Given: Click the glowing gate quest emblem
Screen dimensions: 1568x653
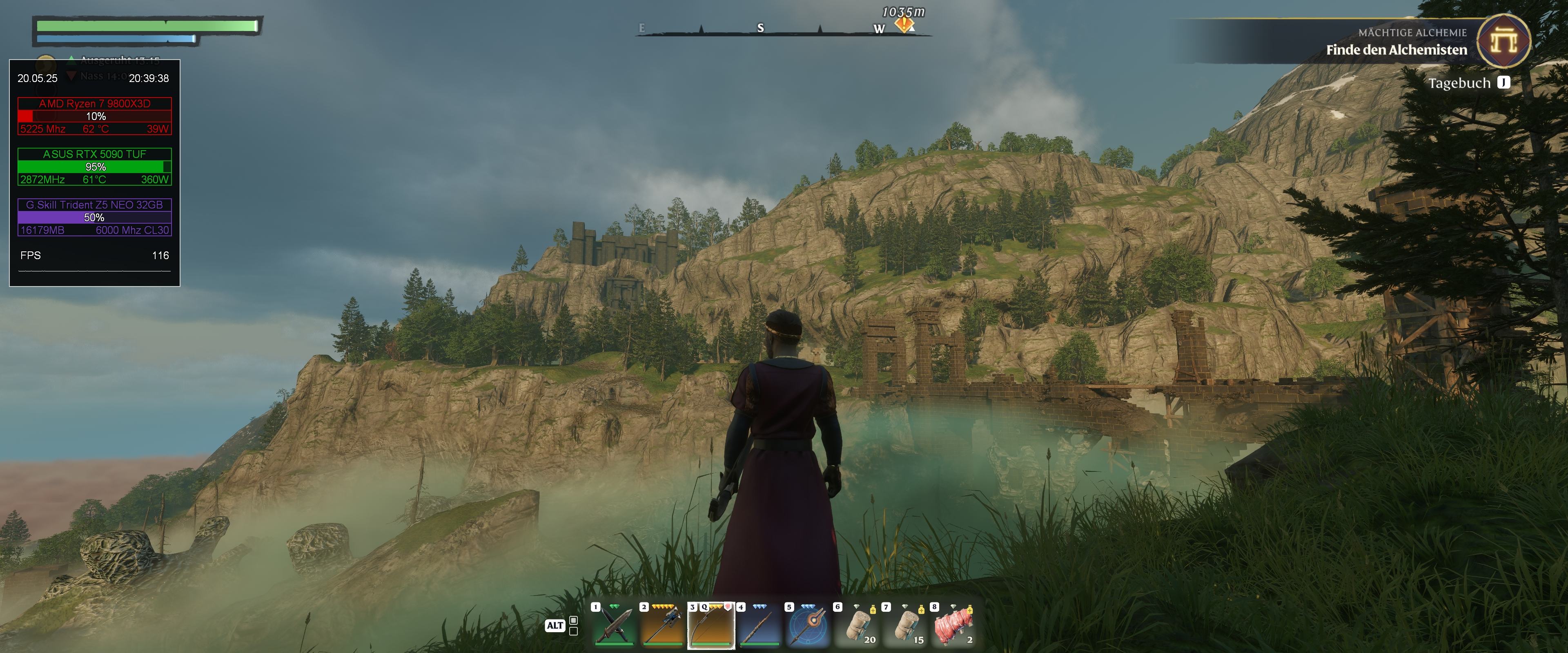Looking at the screenshot, I should pyautogui.click(x=1504, y=41).
